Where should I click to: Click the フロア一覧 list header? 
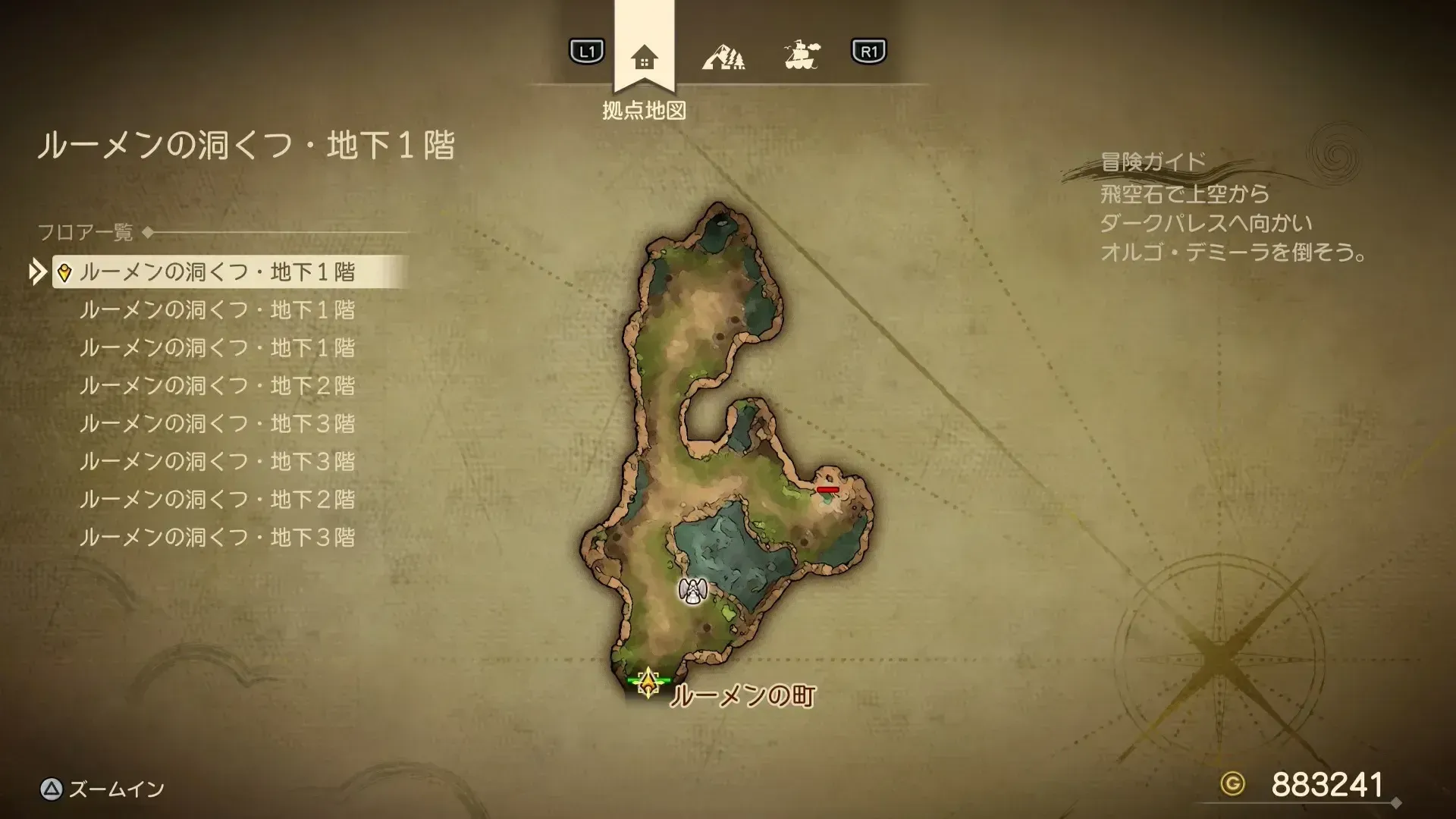87,233
